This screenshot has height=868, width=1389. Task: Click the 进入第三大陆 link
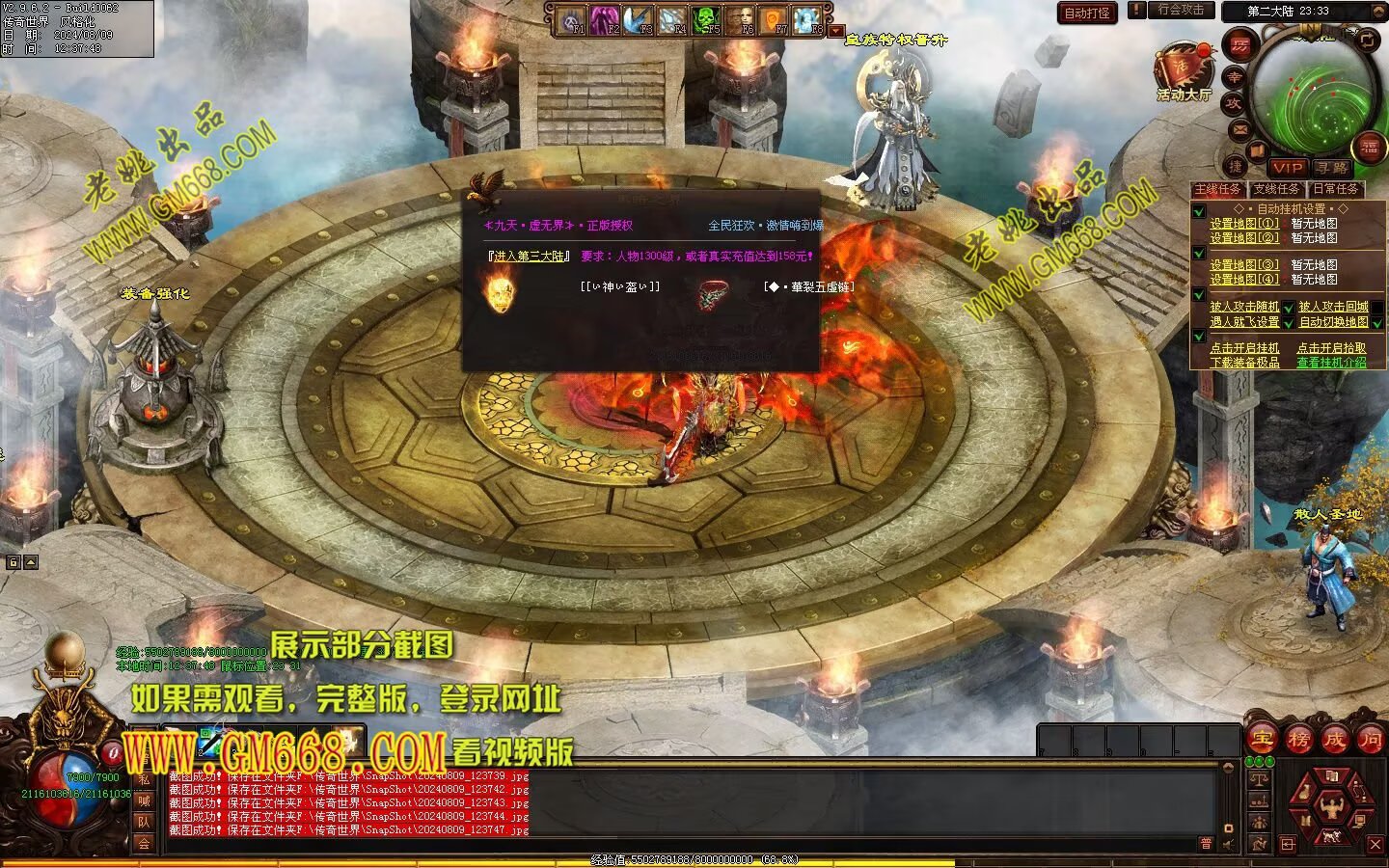coord(530,257)
